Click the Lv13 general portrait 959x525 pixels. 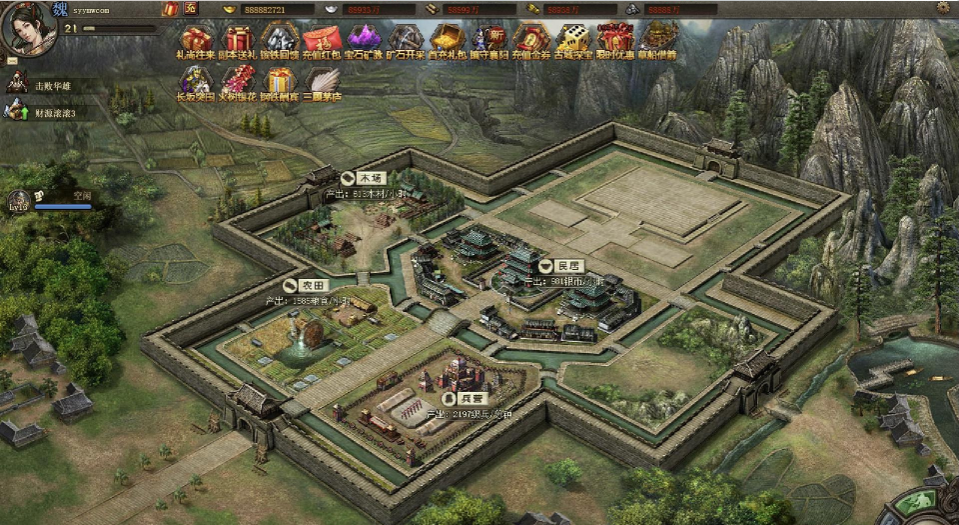[18, 200]
